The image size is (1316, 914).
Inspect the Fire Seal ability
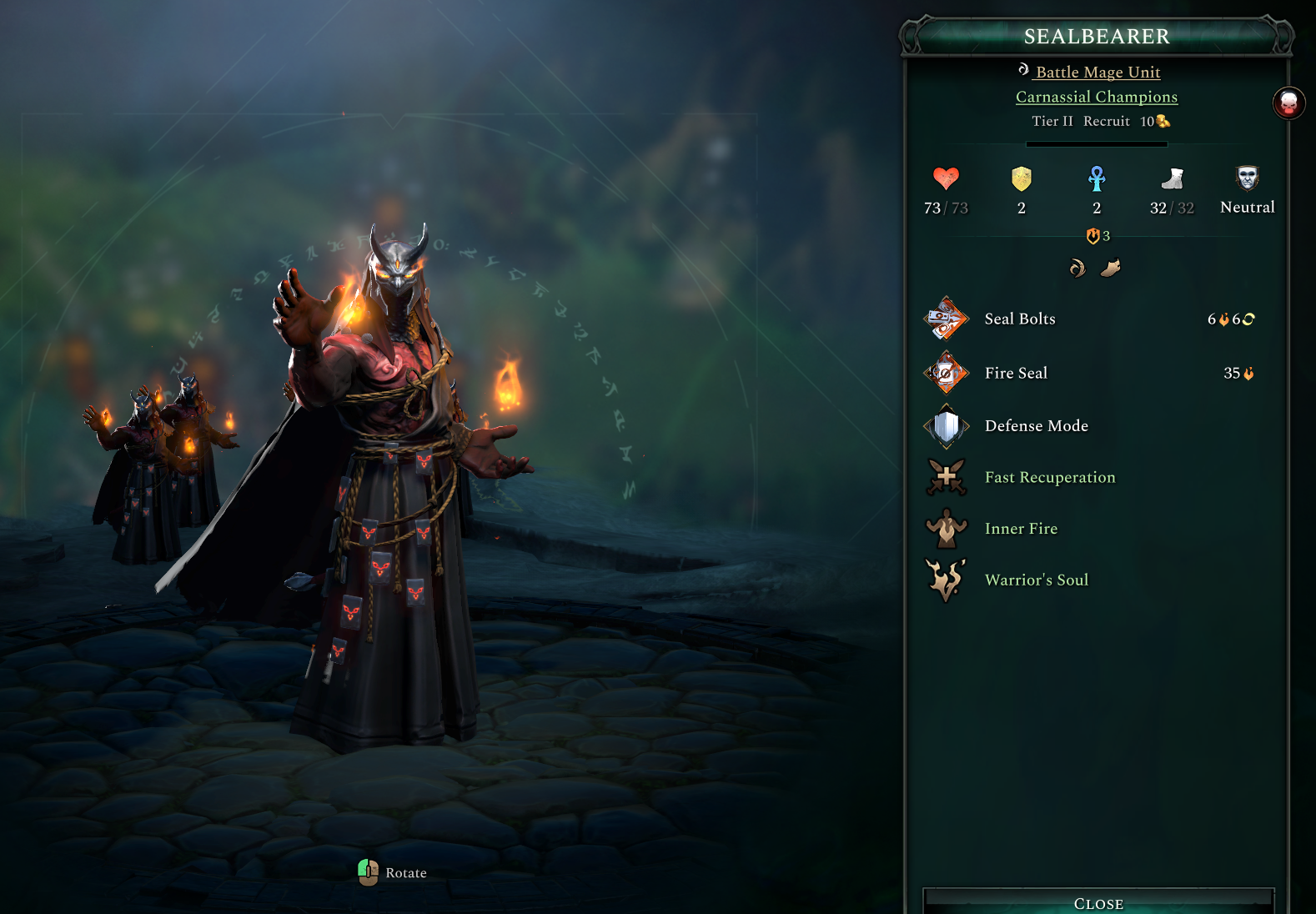point(1016,374)
